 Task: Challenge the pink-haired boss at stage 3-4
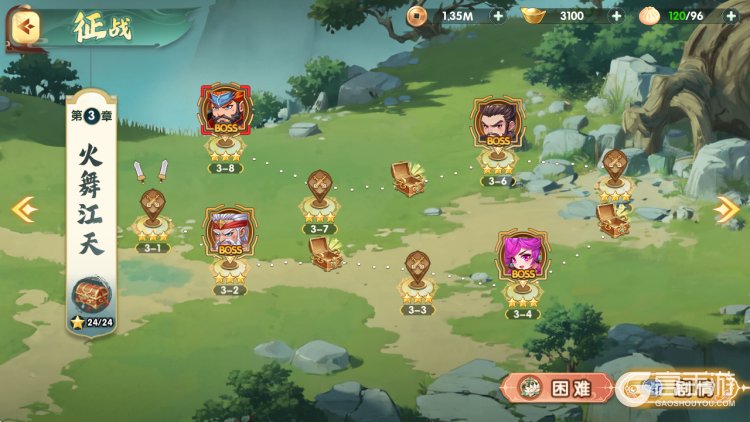522,262
